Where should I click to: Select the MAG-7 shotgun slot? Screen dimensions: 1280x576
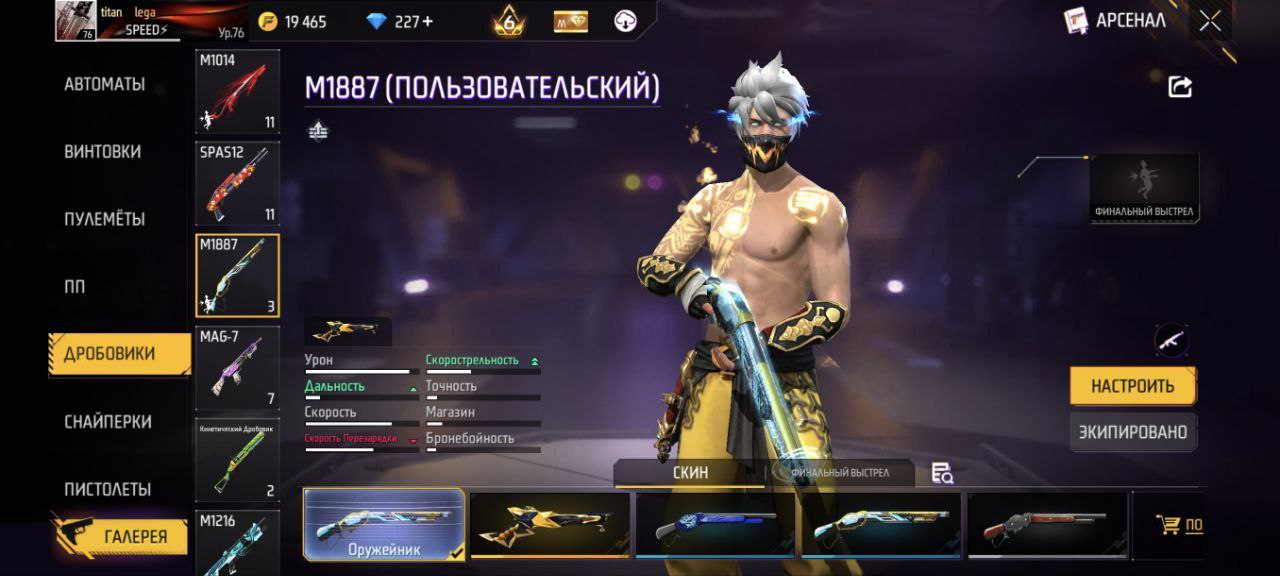coord(237,368)
